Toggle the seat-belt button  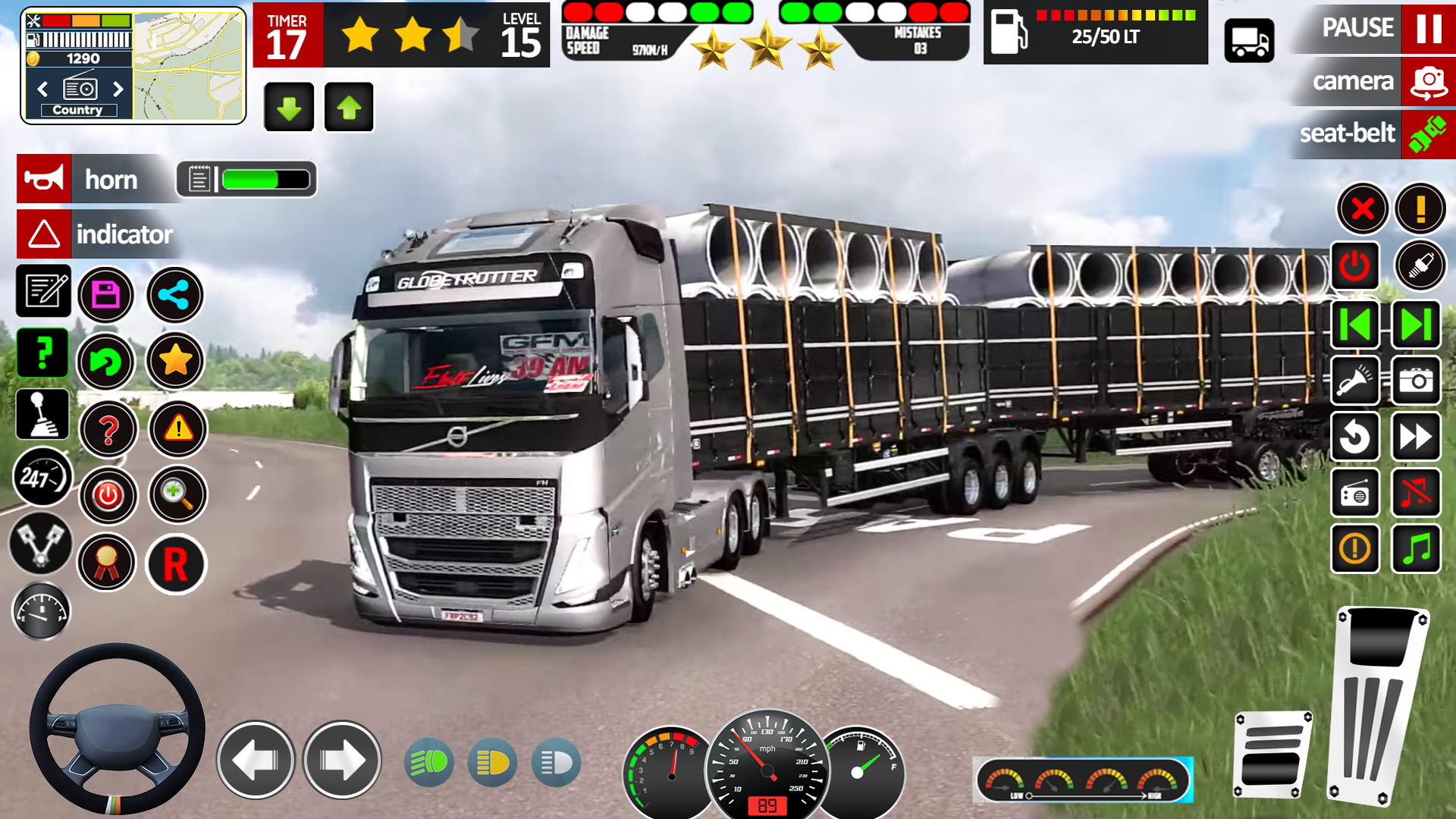(x=1429, y=134)
